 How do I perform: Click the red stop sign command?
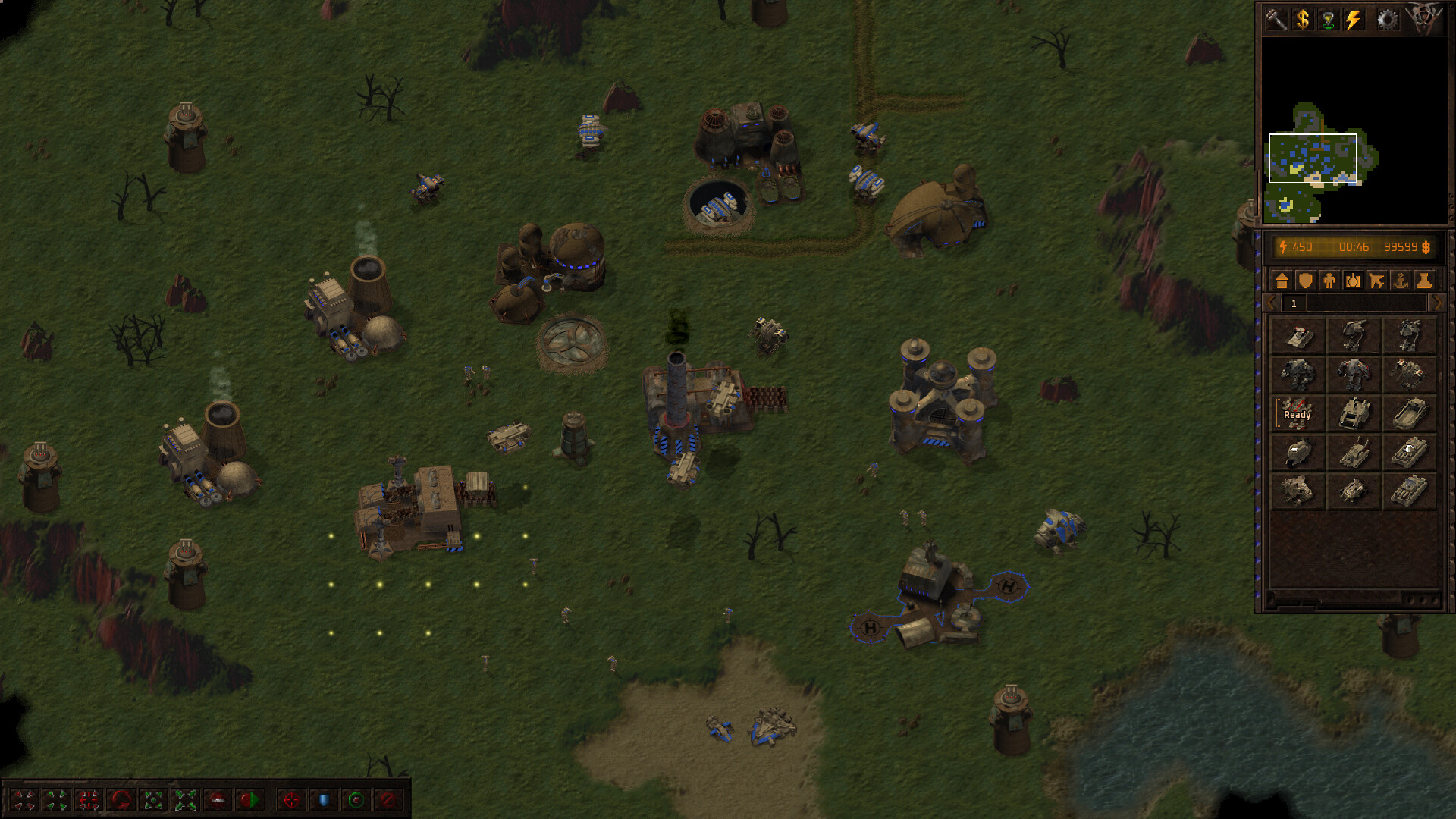(218, 800)
